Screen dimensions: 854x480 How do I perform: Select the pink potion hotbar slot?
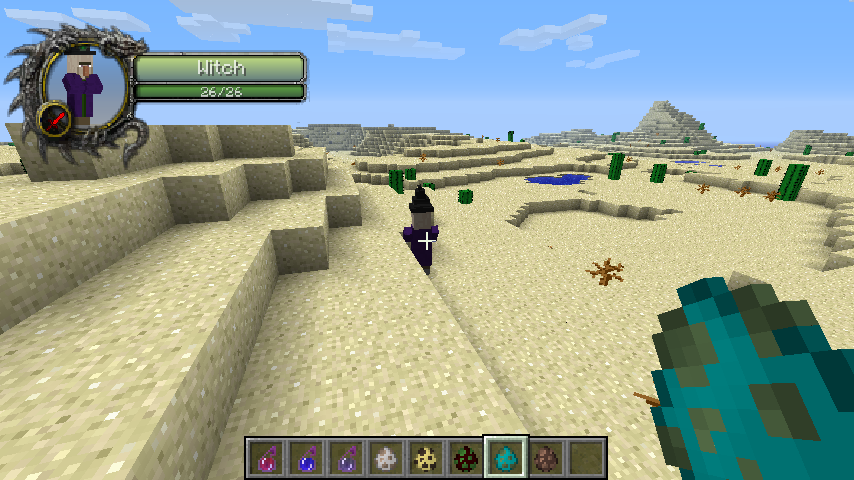click(266, 458)
